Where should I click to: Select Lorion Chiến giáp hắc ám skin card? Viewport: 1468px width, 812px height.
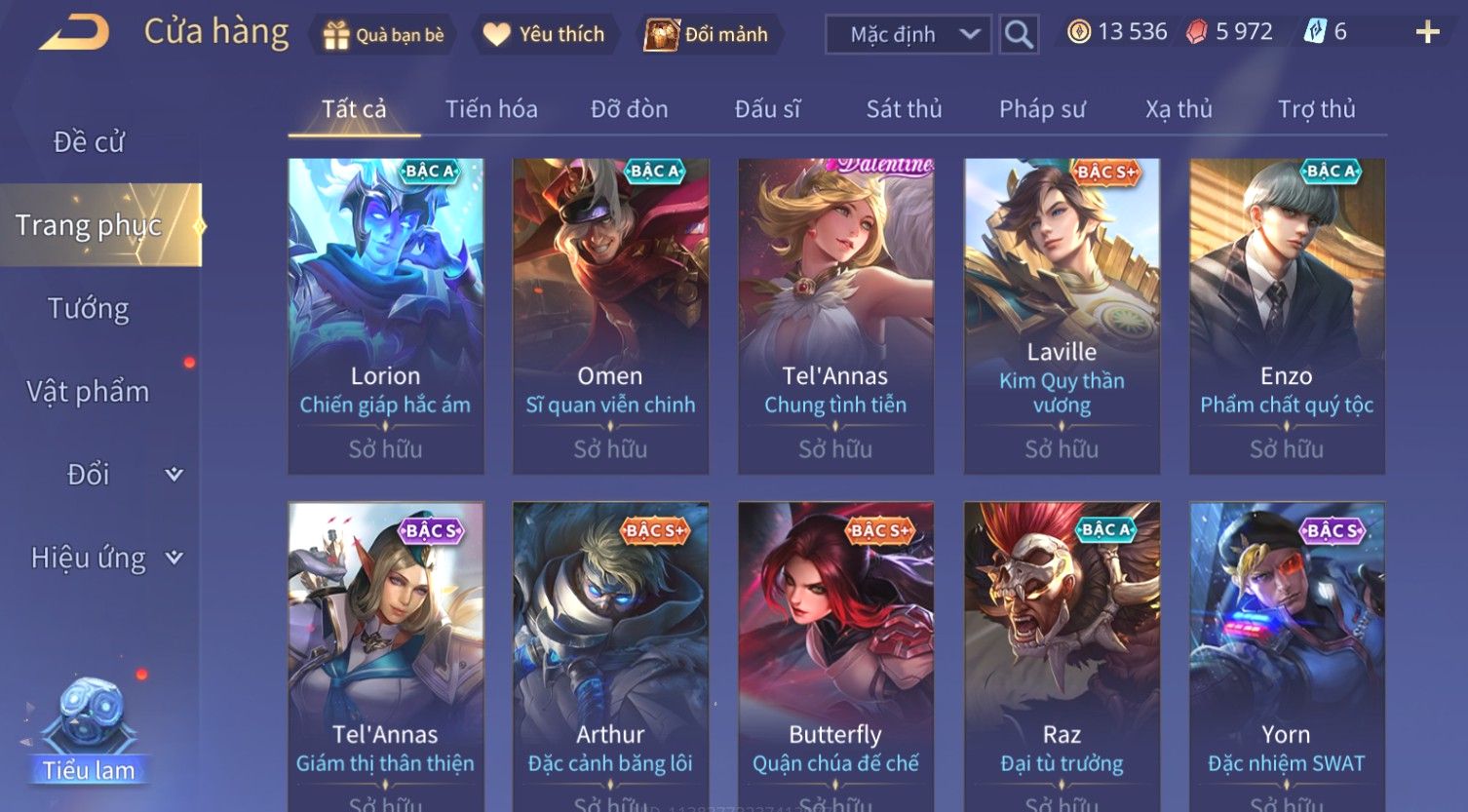[386, 316]
